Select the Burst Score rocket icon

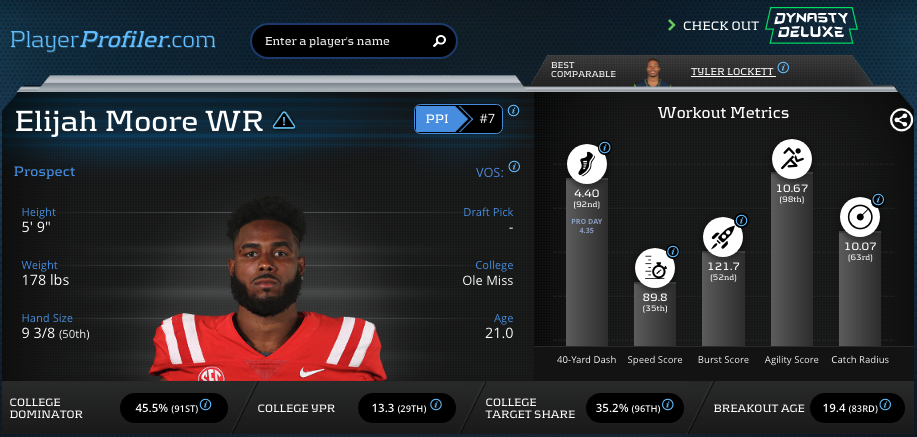tap(722, 236)
